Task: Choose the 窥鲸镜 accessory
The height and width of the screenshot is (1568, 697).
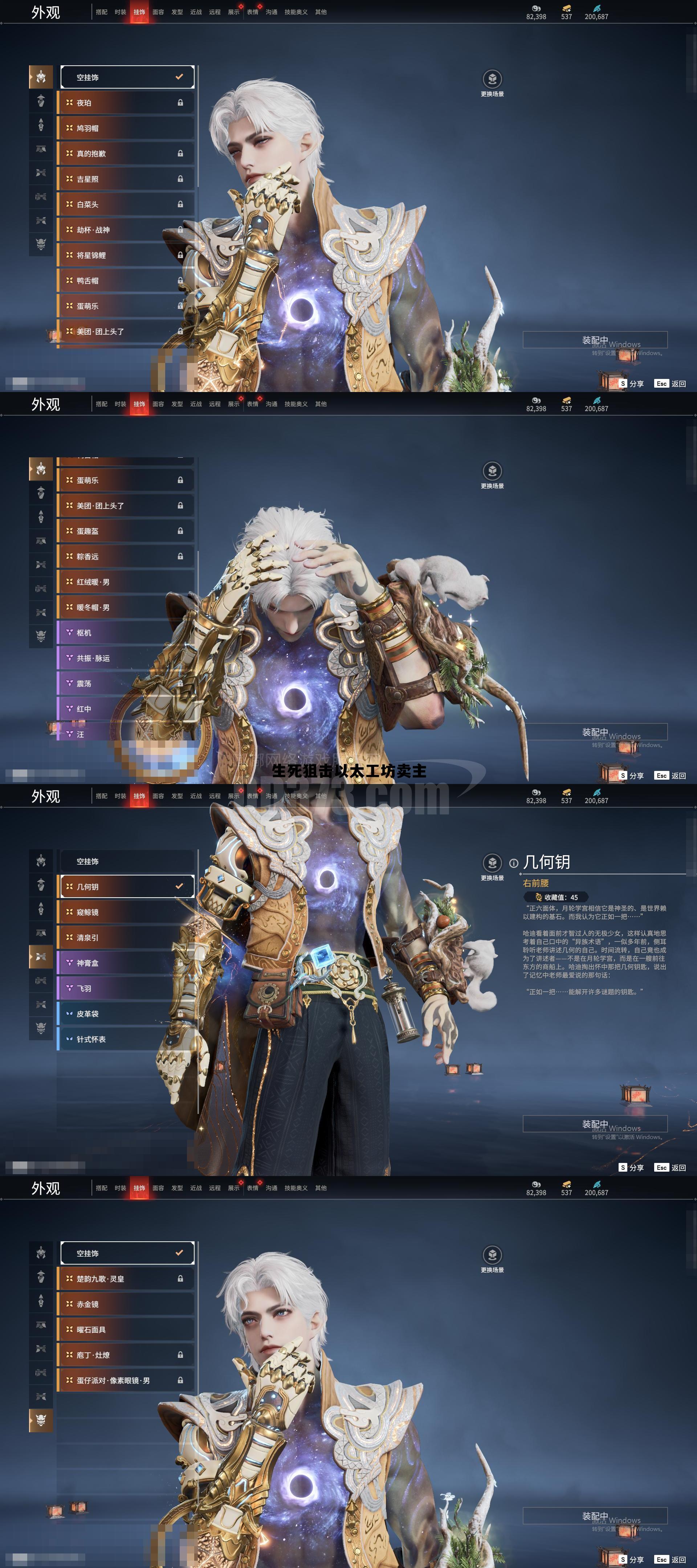Action: [127, 912]
